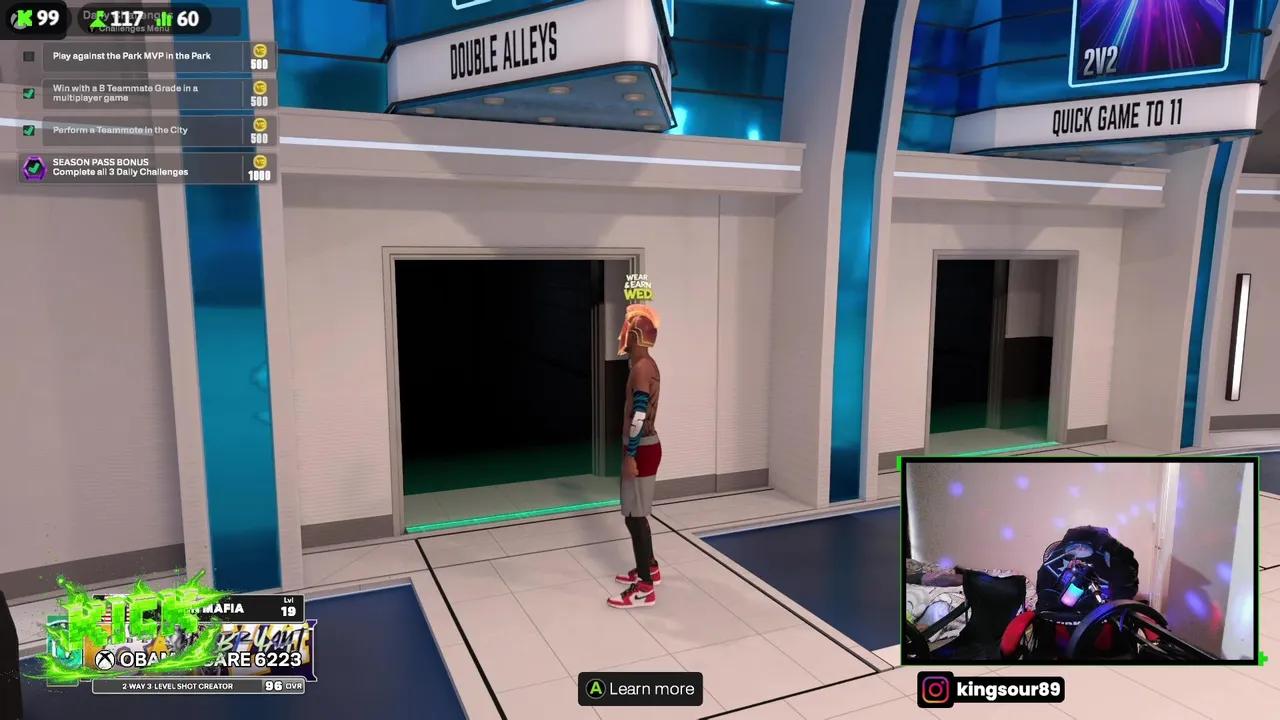Screen dimensions: 1280x720
Task: Click the webcam overlay thumbnail
Action: (1080, 560)
